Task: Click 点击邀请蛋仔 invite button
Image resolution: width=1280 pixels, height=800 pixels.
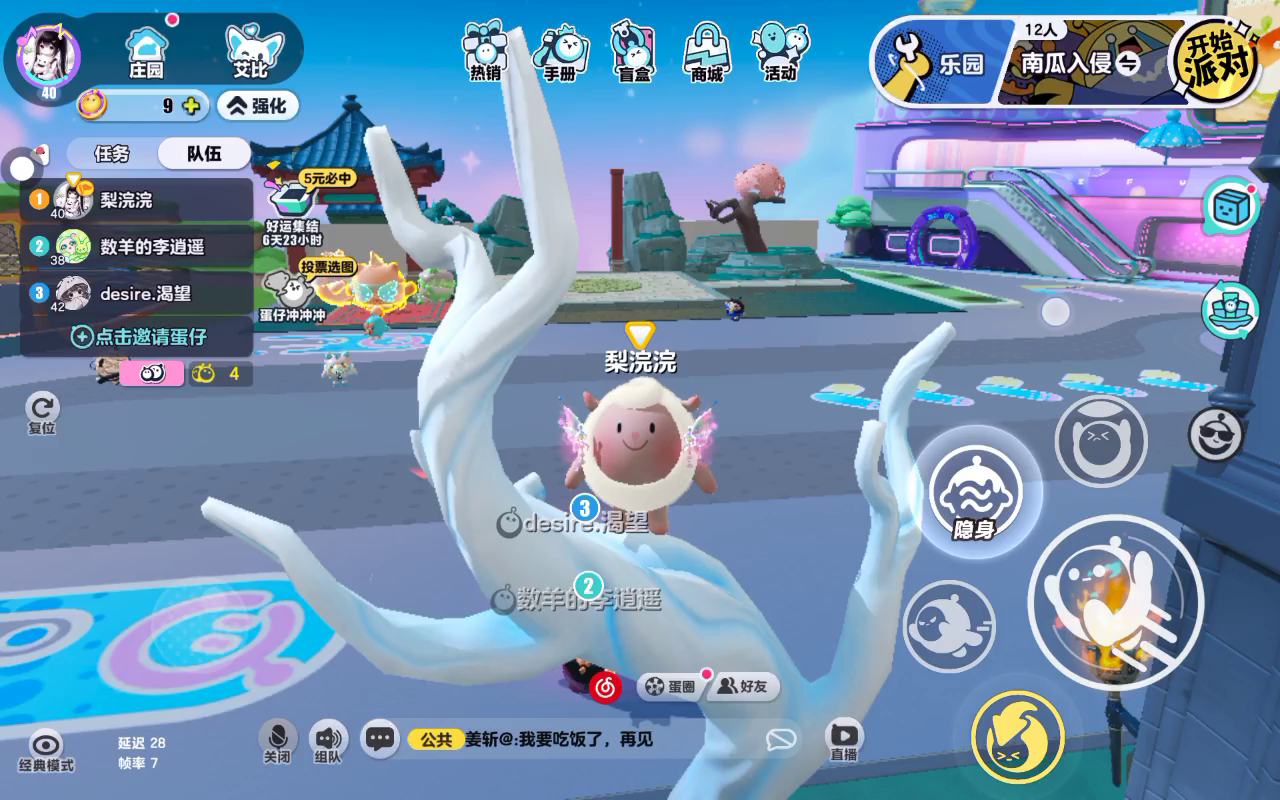Action: pyautogui.click(x=138, y=337)
